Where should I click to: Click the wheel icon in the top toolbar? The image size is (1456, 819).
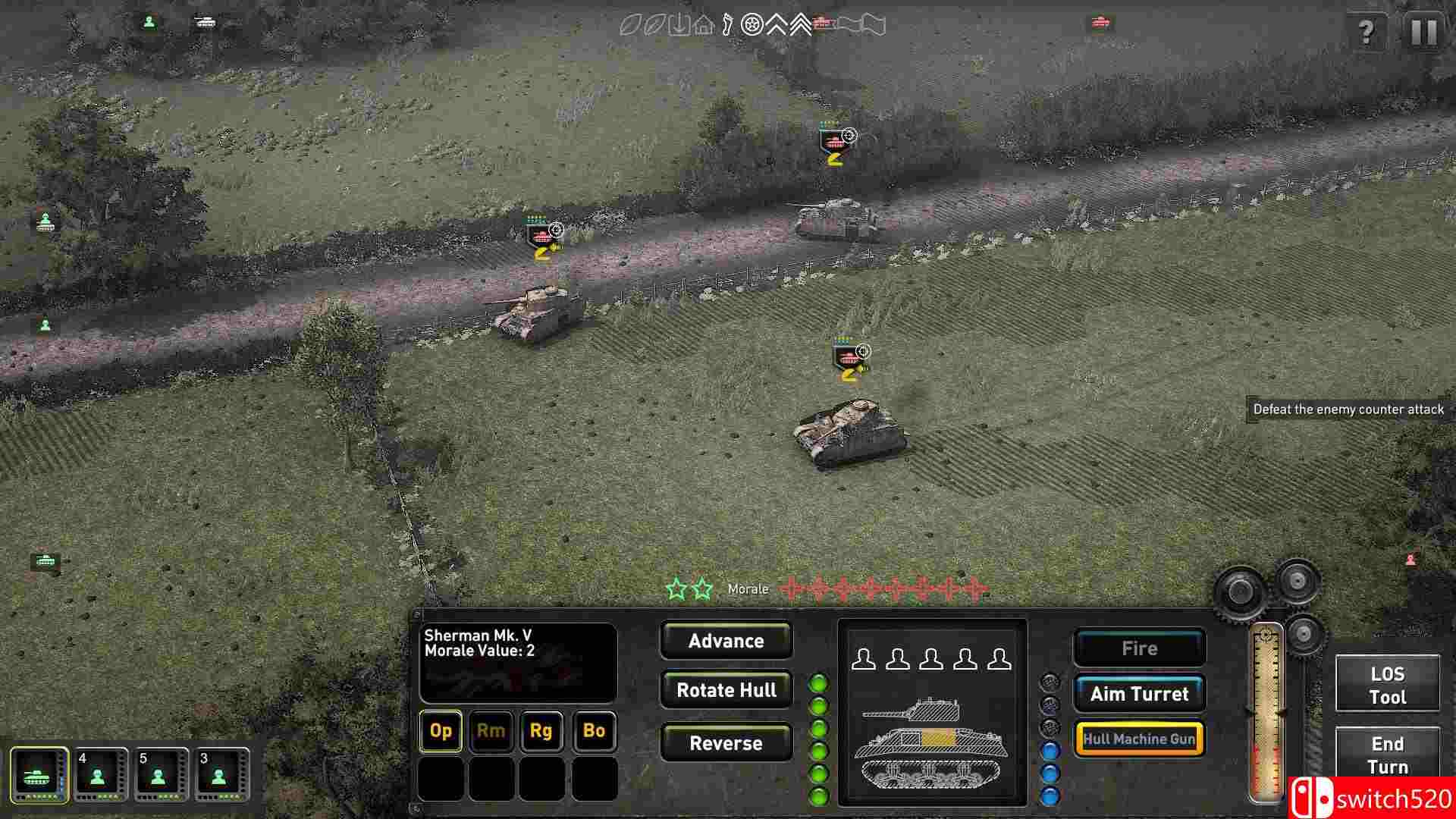point(753,24)
